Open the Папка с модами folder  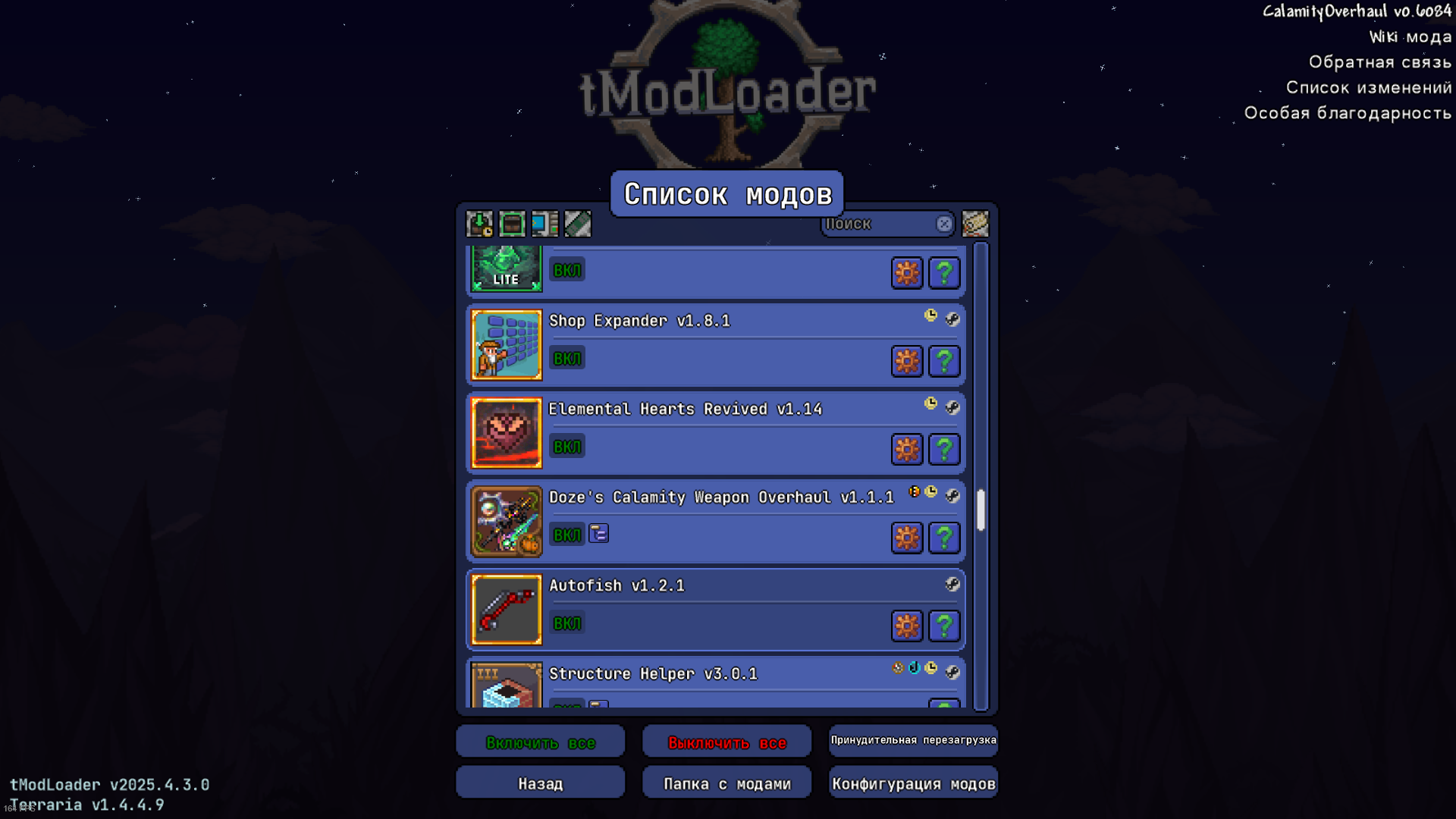coord(726,783)
